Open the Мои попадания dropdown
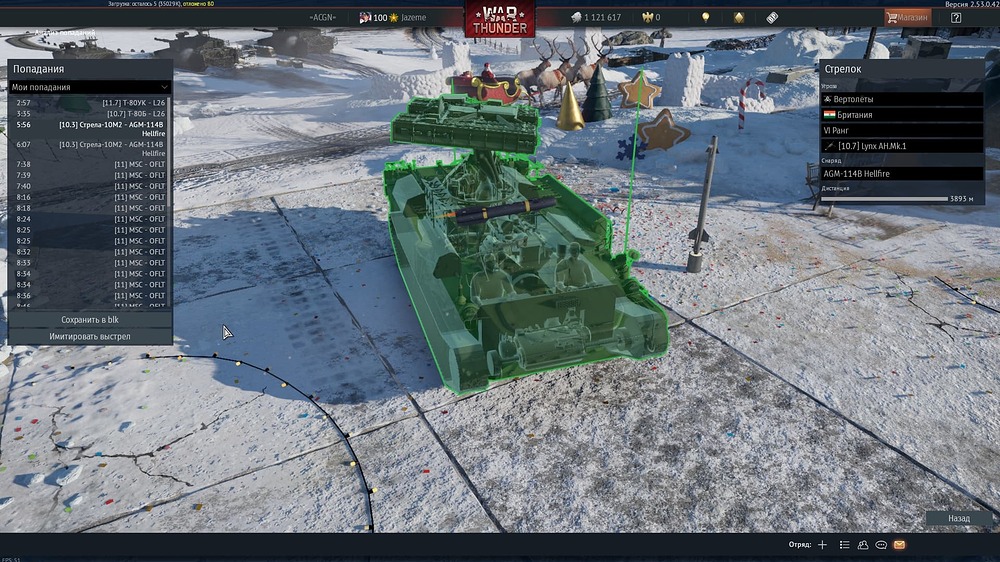 [x=90, y=88]
